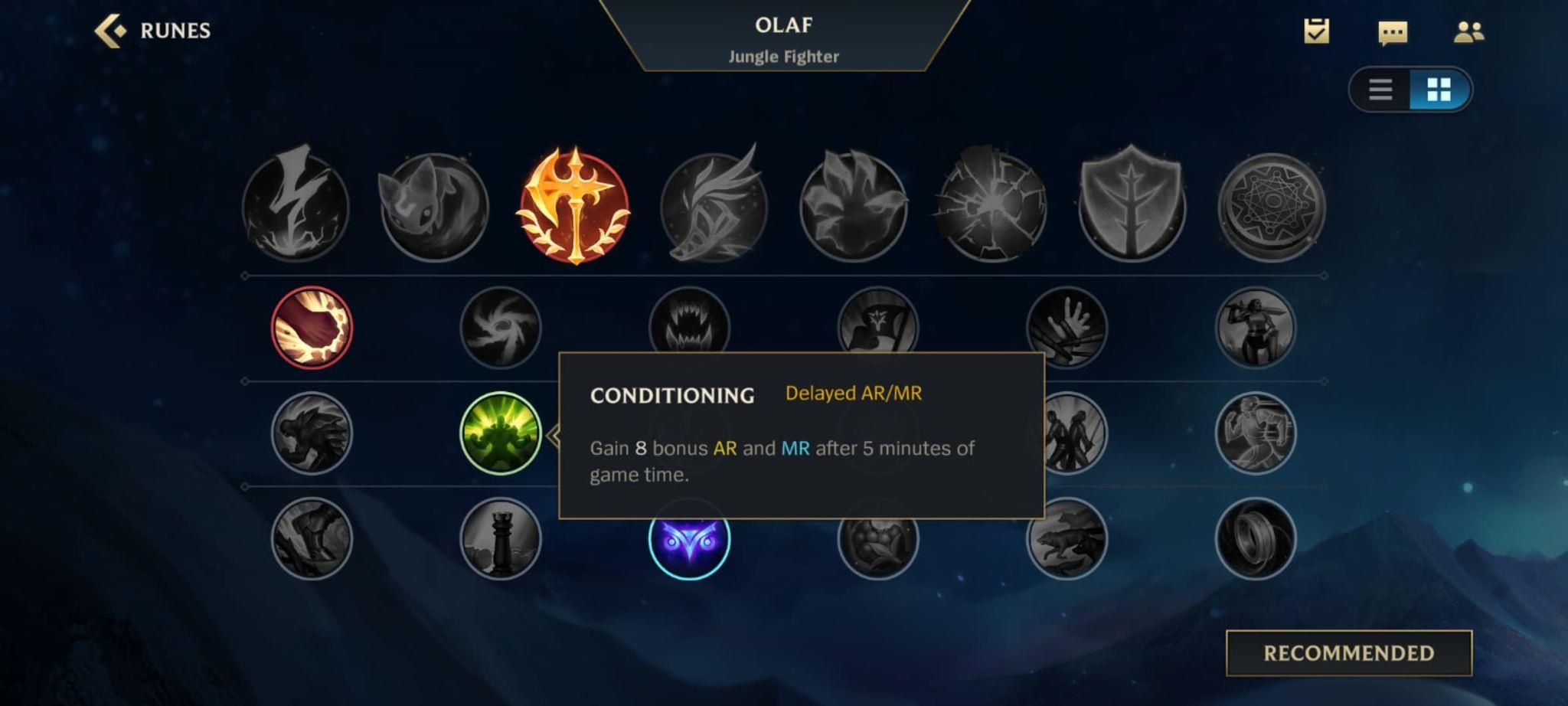Switch to the grid view layout

coord(1439,90)
